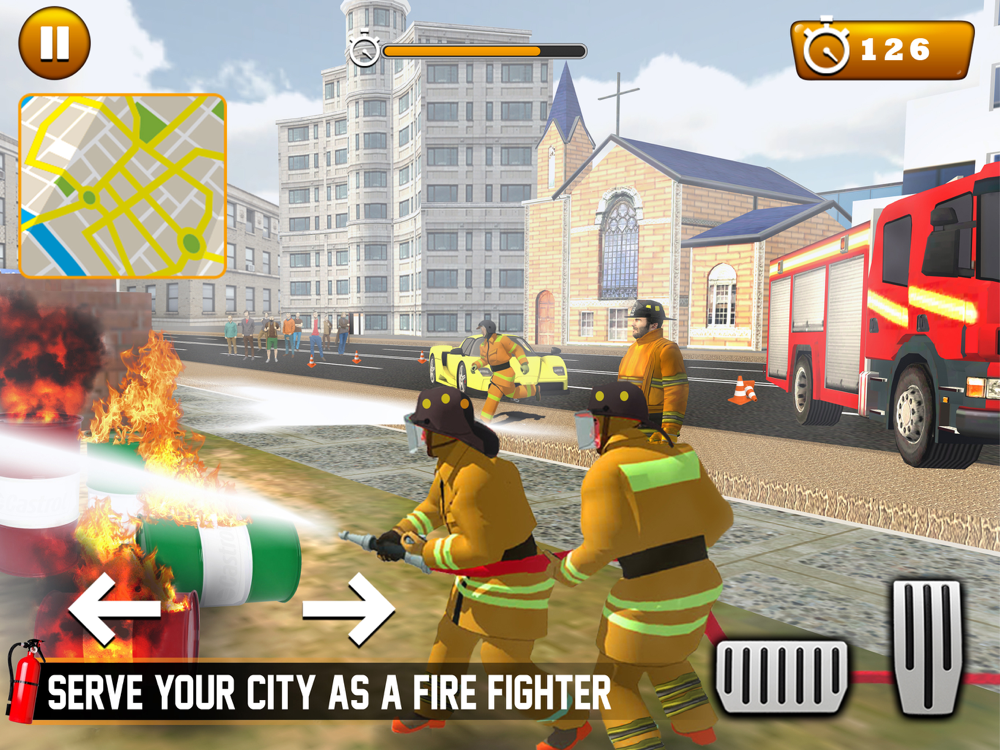Steer left with the left arrow
Screen dimensions: 1000x750
114,609
